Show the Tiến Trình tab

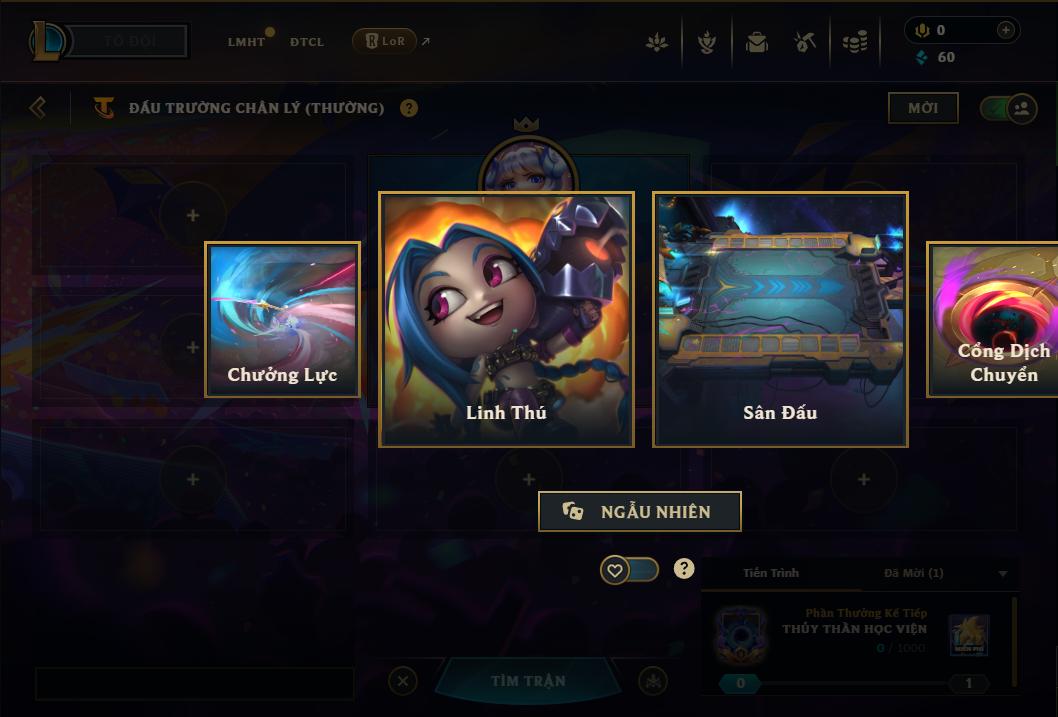771,573
